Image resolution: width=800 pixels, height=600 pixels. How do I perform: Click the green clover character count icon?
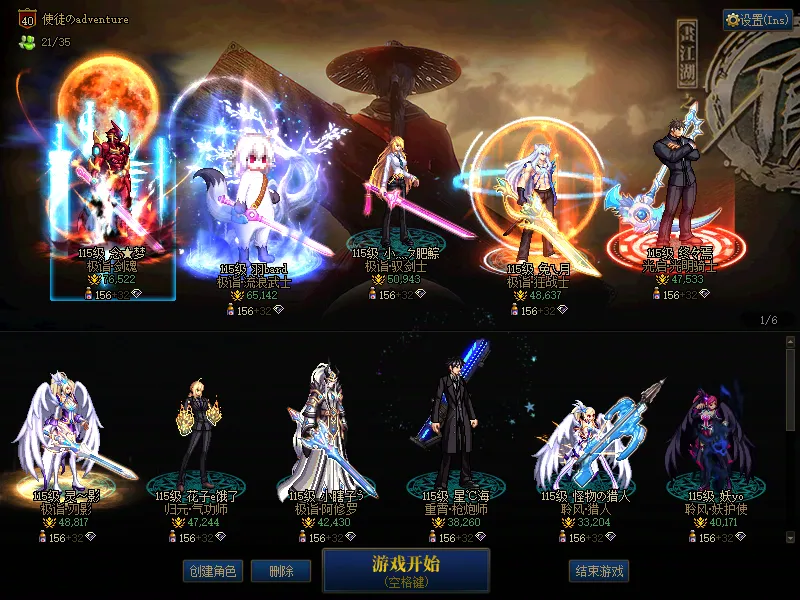point(26,42)
